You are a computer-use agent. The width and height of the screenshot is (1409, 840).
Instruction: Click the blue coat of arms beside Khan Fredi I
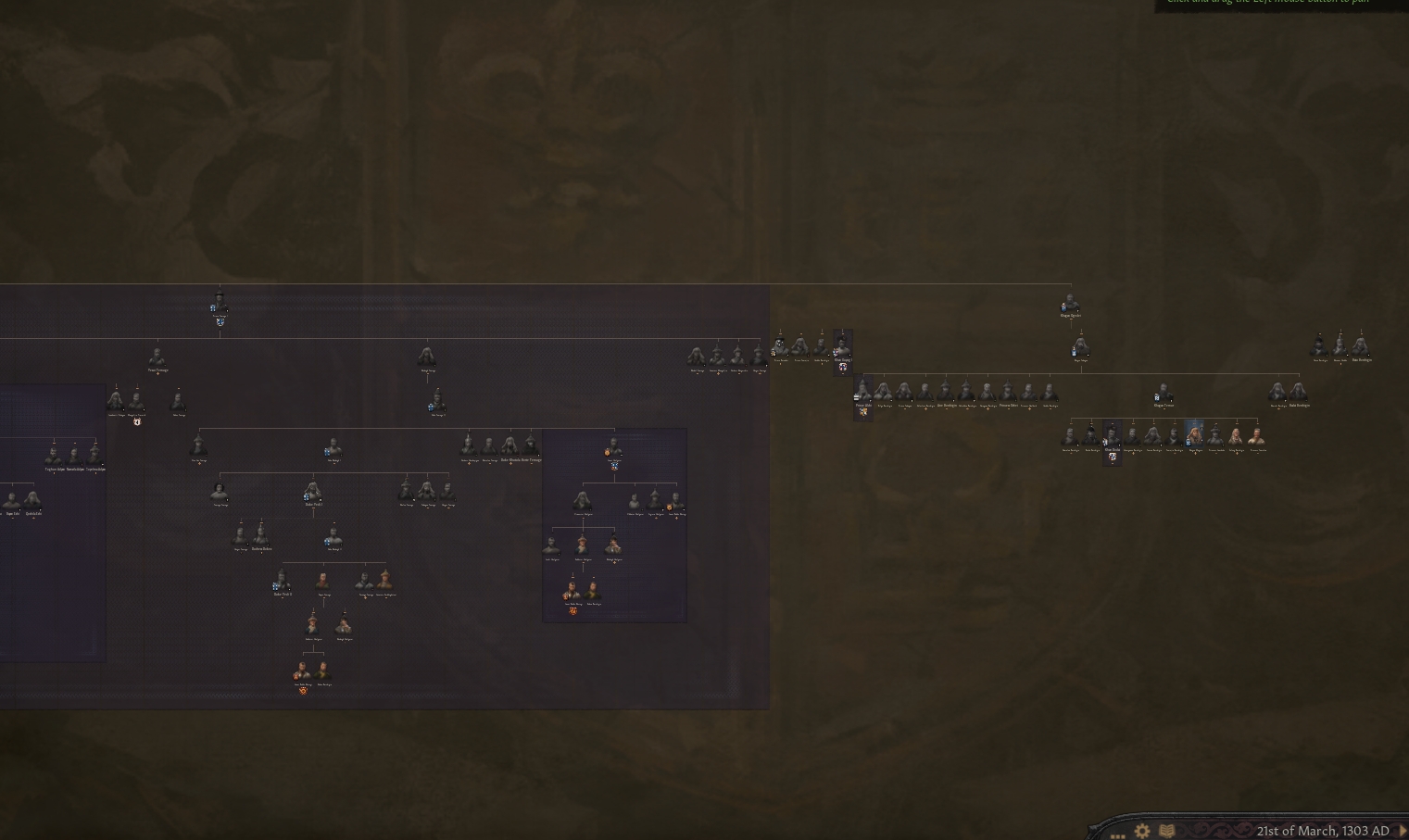click(x=307, y=497)
